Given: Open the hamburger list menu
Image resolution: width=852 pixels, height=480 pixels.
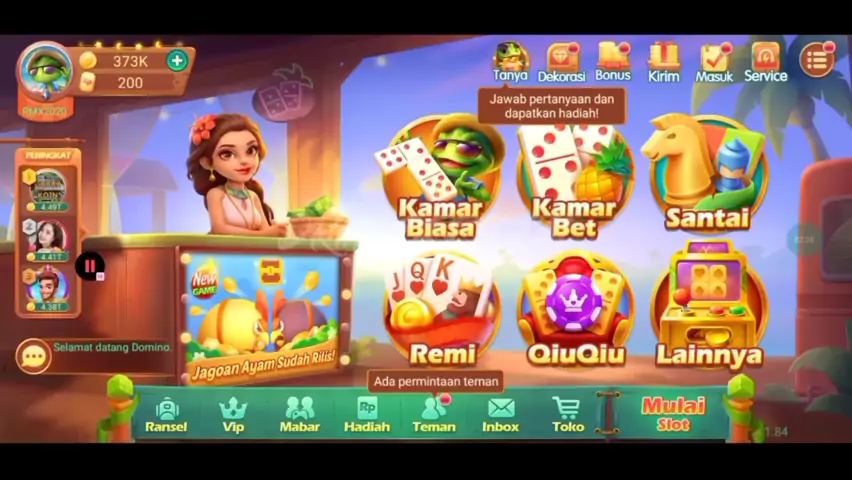Looking at the screenshot, I should (x=816, y=60).
